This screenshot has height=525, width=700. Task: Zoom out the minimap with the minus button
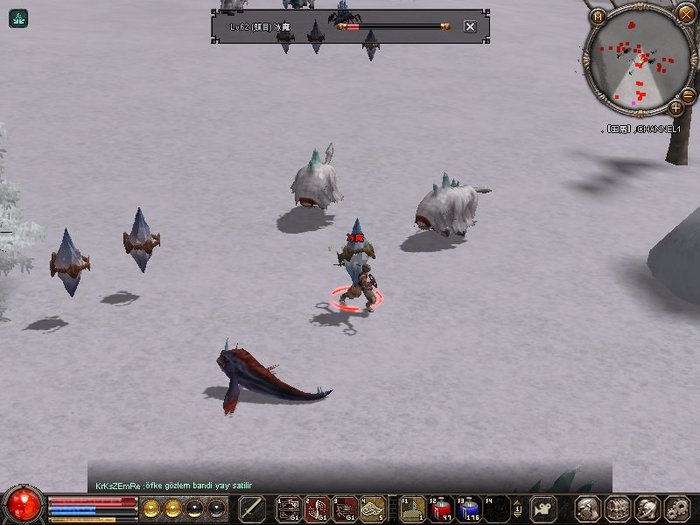pyautogui.click(x=688, y=93)
